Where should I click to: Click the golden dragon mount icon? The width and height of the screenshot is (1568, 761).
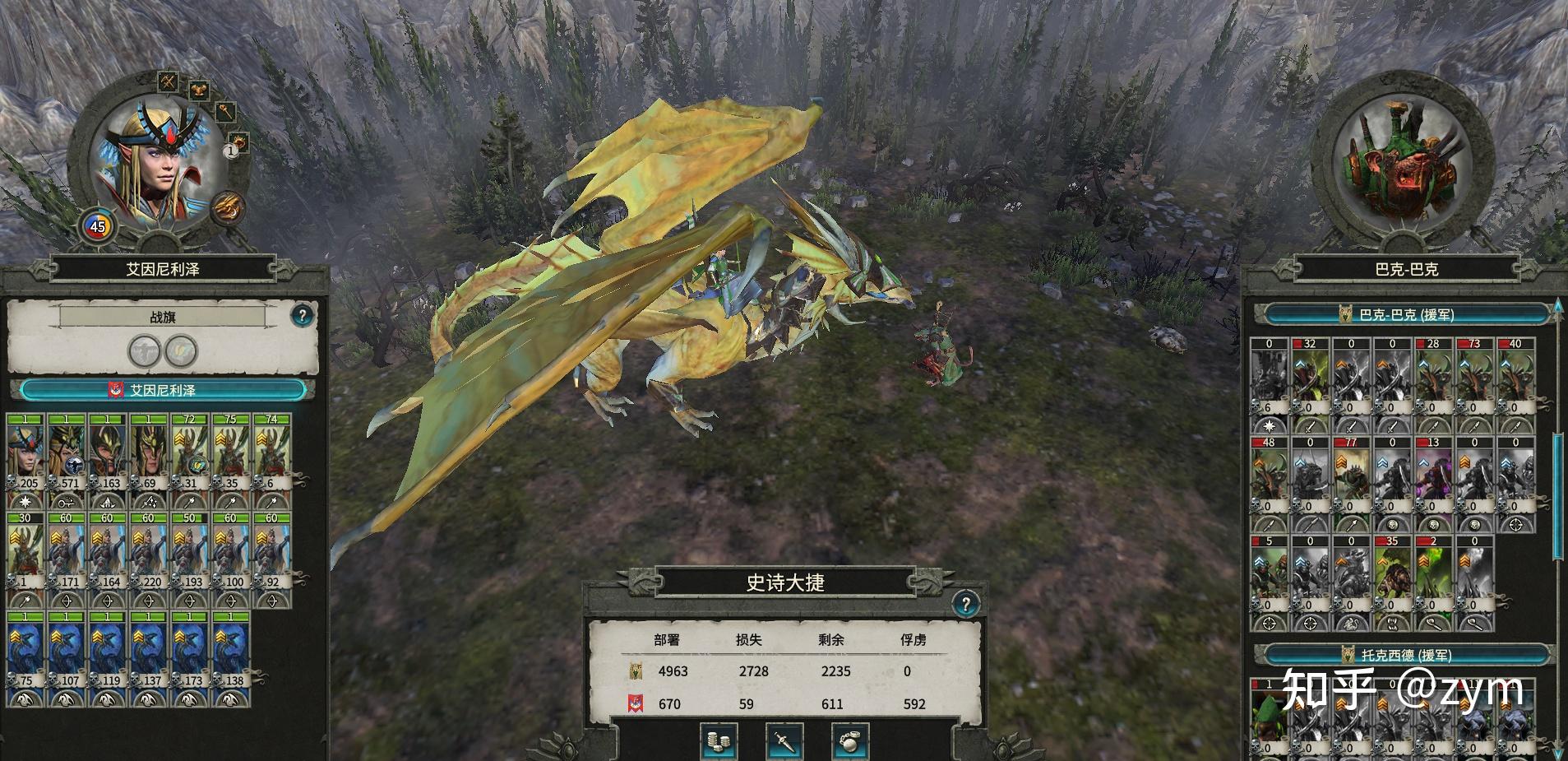(227, 207)
